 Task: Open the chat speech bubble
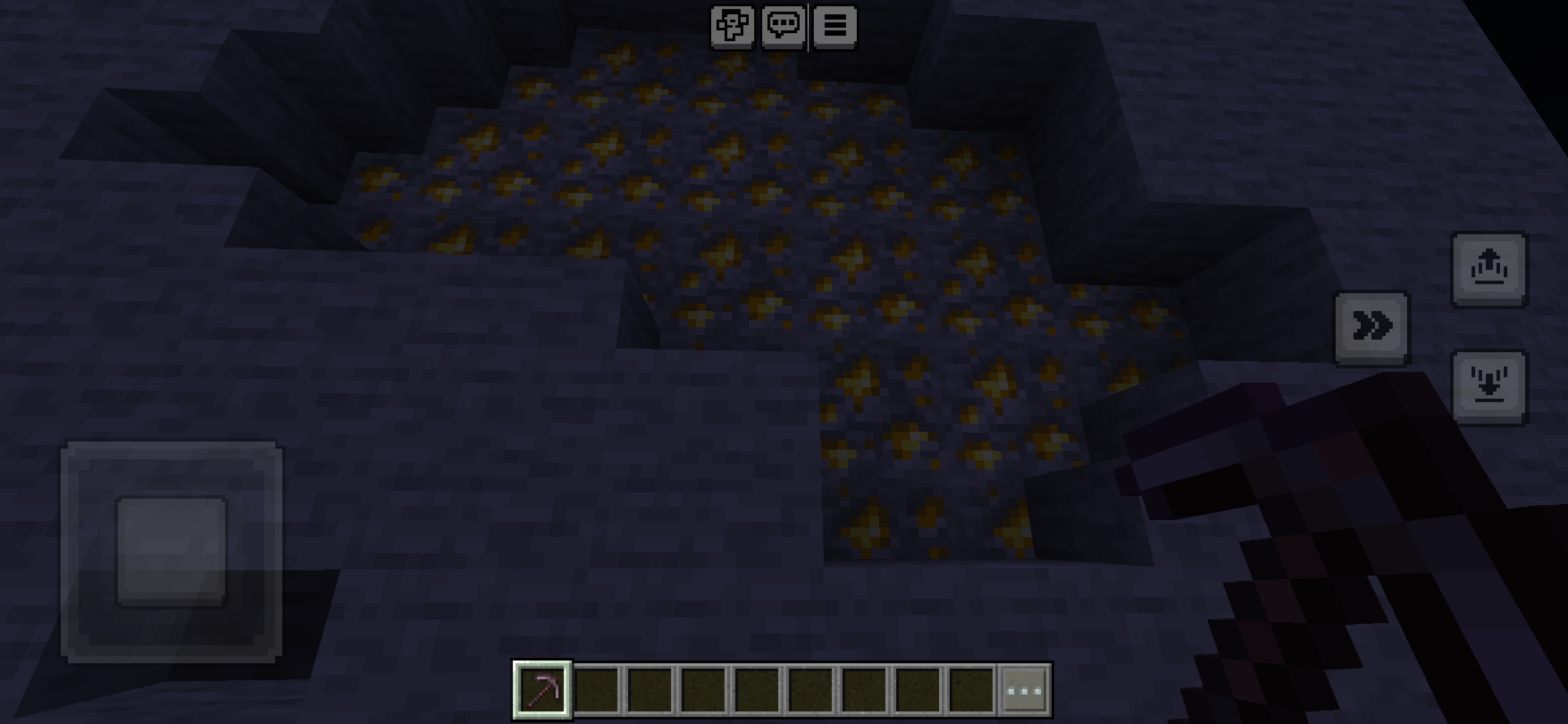pyautogui.click(x=783, y=27)
